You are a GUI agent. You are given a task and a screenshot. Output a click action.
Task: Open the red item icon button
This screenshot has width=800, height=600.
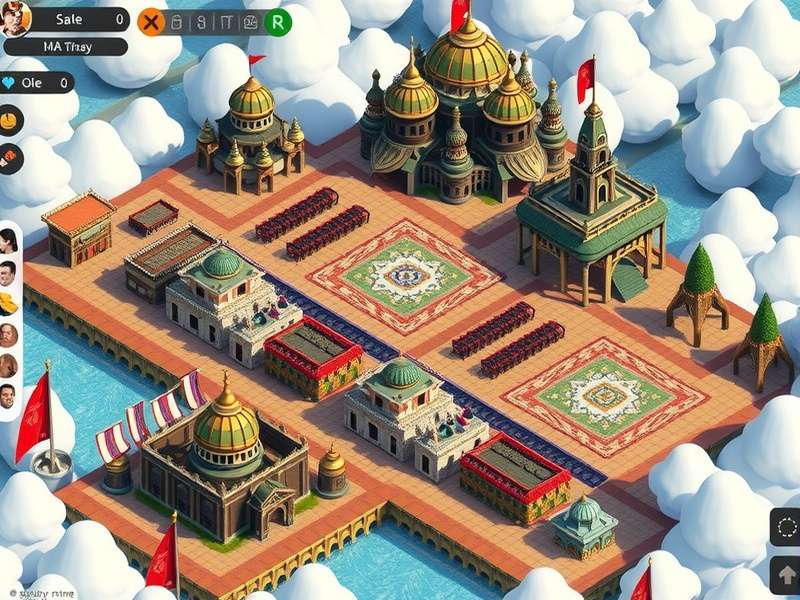click(x=11, y=156)
